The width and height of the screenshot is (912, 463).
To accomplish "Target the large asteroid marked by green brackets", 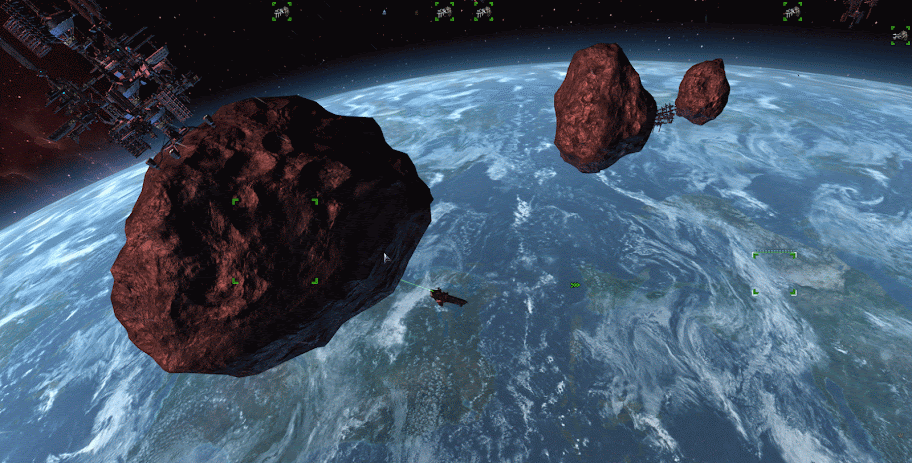I will [x=275, y=240].
